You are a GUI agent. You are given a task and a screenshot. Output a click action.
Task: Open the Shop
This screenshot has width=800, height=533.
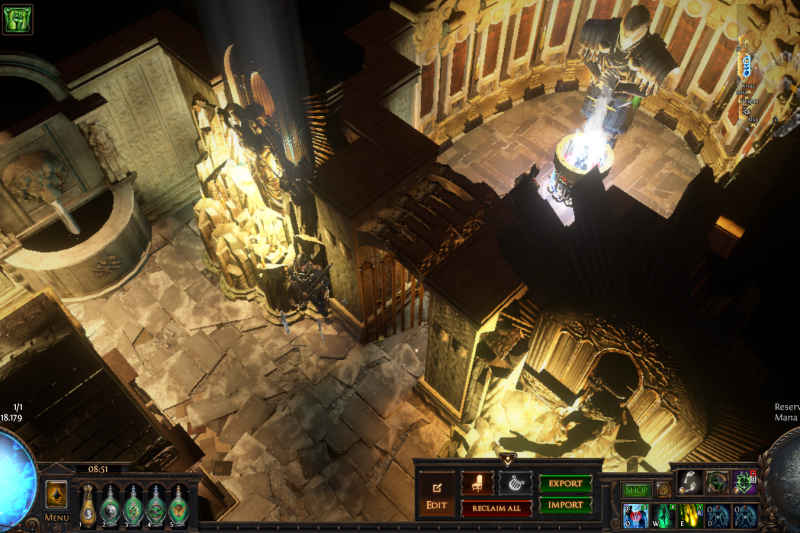pyautogui.click(x=637, y=490)
